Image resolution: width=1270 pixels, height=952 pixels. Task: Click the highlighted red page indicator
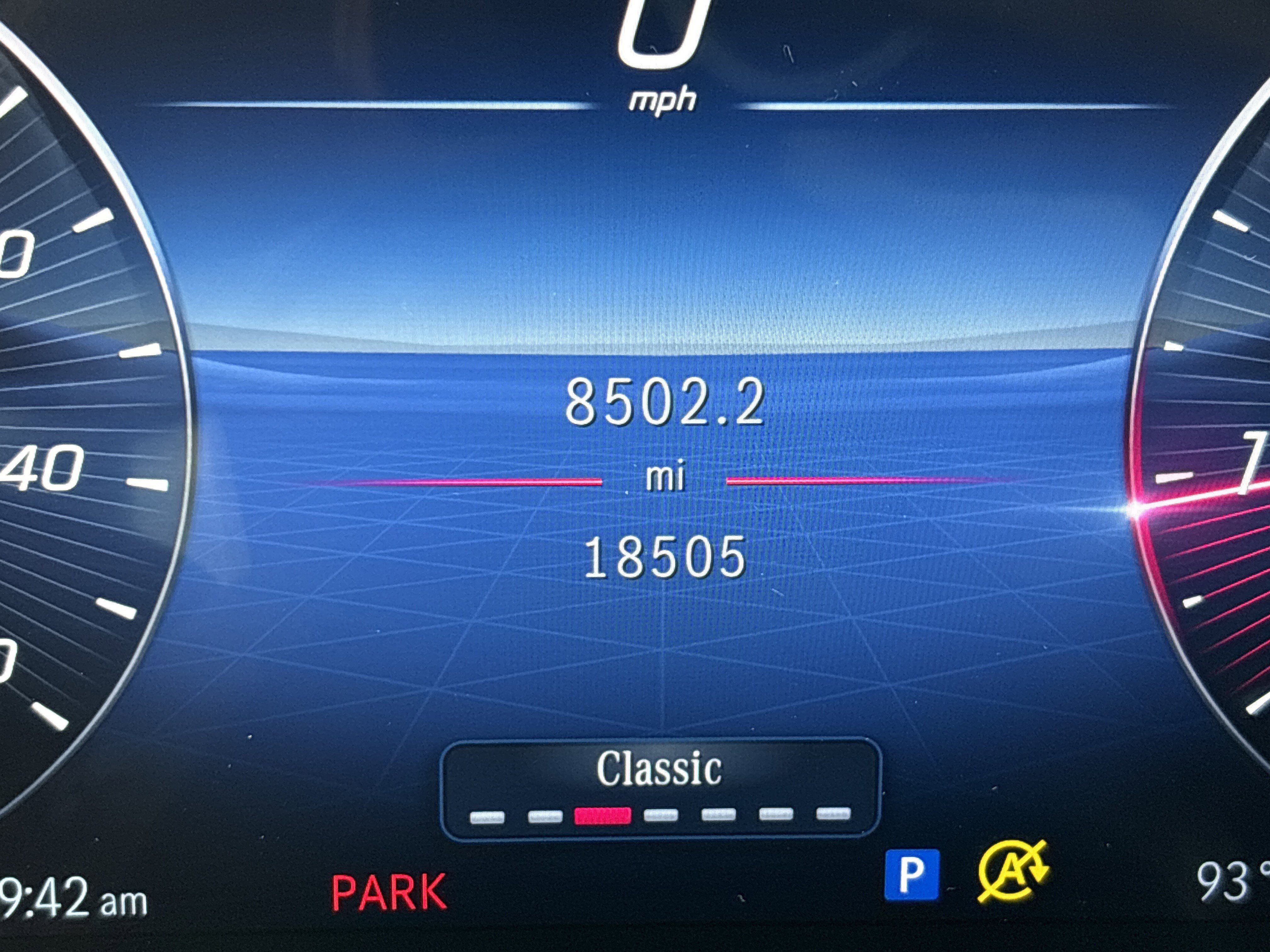coord(602,815)
